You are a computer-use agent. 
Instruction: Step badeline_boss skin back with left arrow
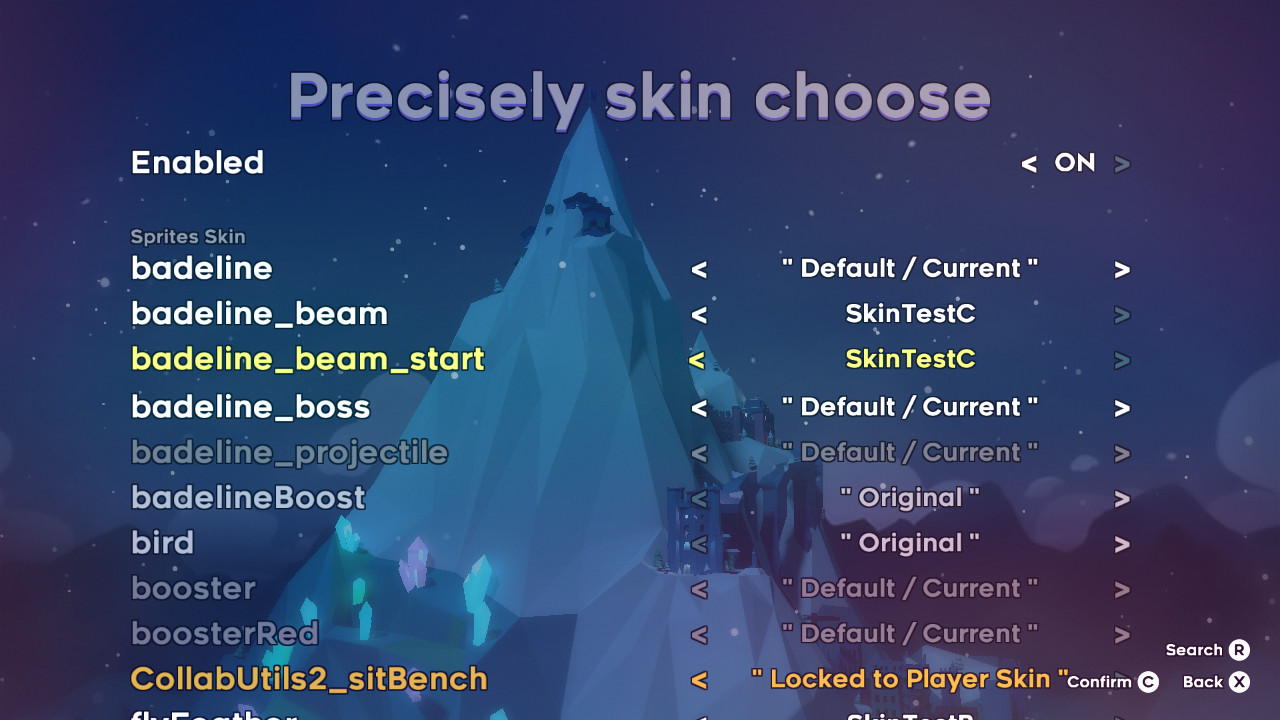pos(698,406)
